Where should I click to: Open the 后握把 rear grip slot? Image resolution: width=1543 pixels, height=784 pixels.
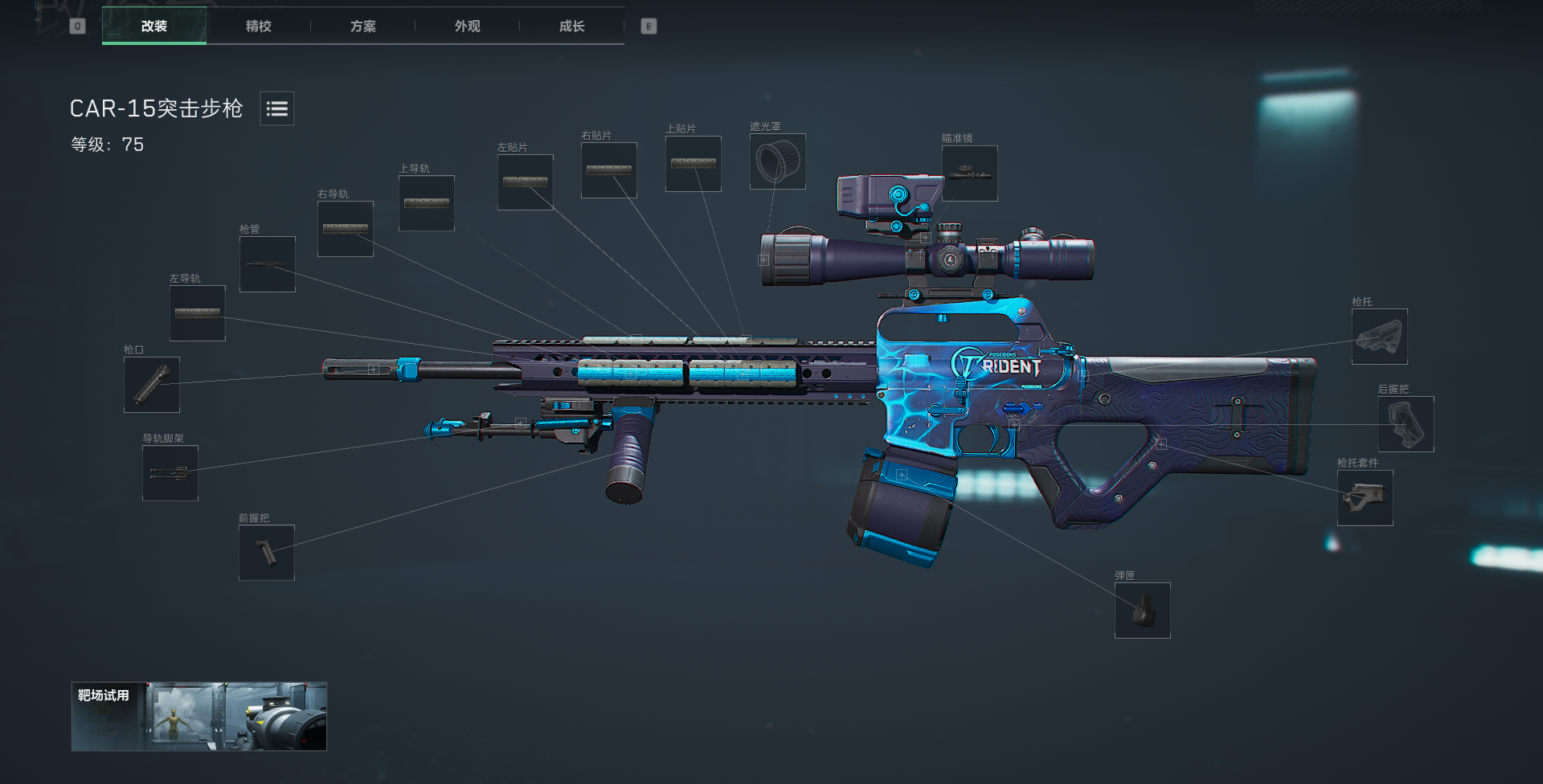click(1406, 424)
